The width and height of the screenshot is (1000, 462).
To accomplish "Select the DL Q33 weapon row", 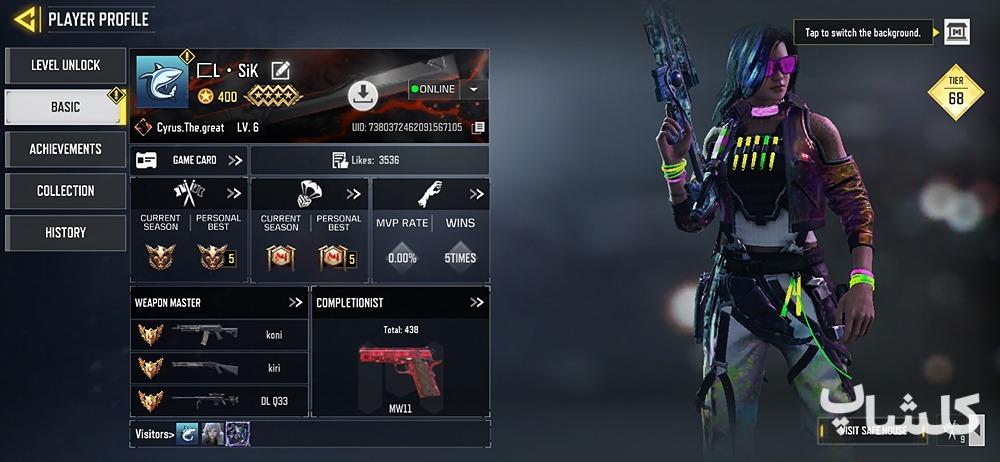I will coord(219,401).
